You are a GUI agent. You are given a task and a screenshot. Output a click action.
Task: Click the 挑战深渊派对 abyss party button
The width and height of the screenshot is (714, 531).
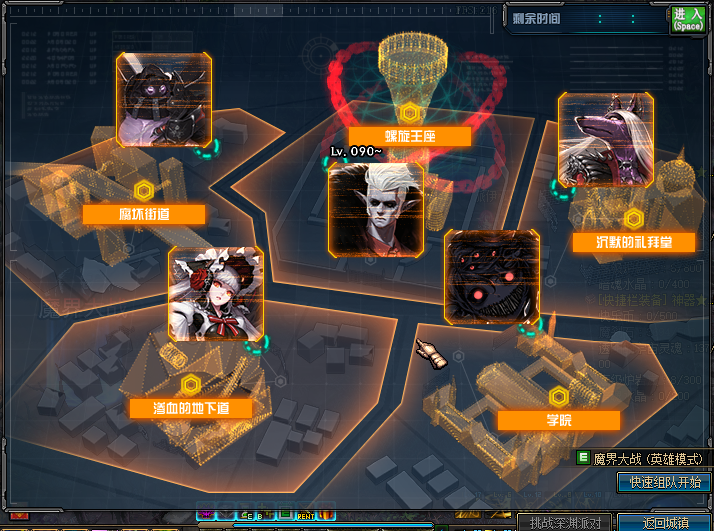[566, 523]
